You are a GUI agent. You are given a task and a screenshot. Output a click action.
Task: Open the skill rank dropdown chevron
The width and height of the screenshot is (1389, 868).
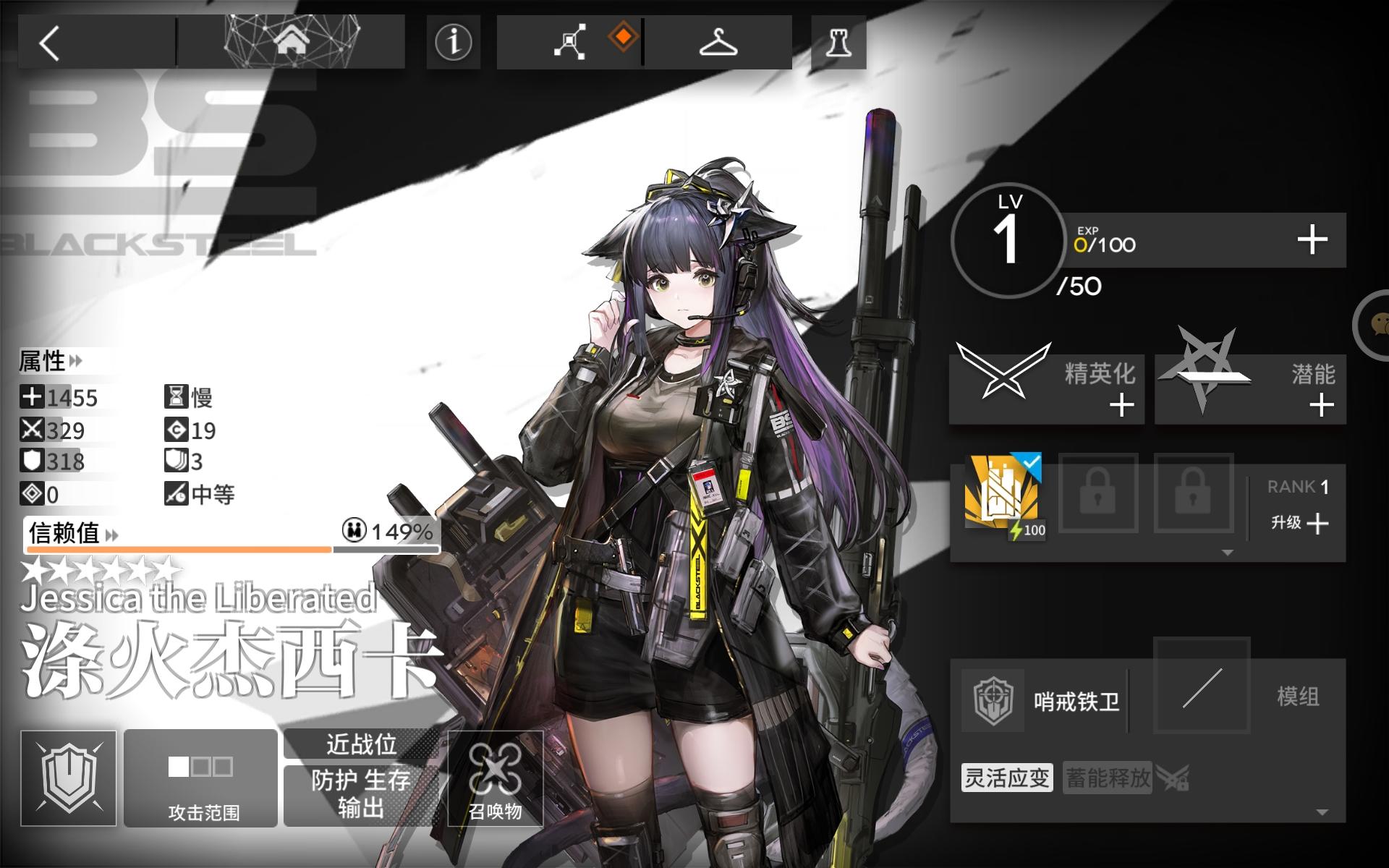(1227, 552)
